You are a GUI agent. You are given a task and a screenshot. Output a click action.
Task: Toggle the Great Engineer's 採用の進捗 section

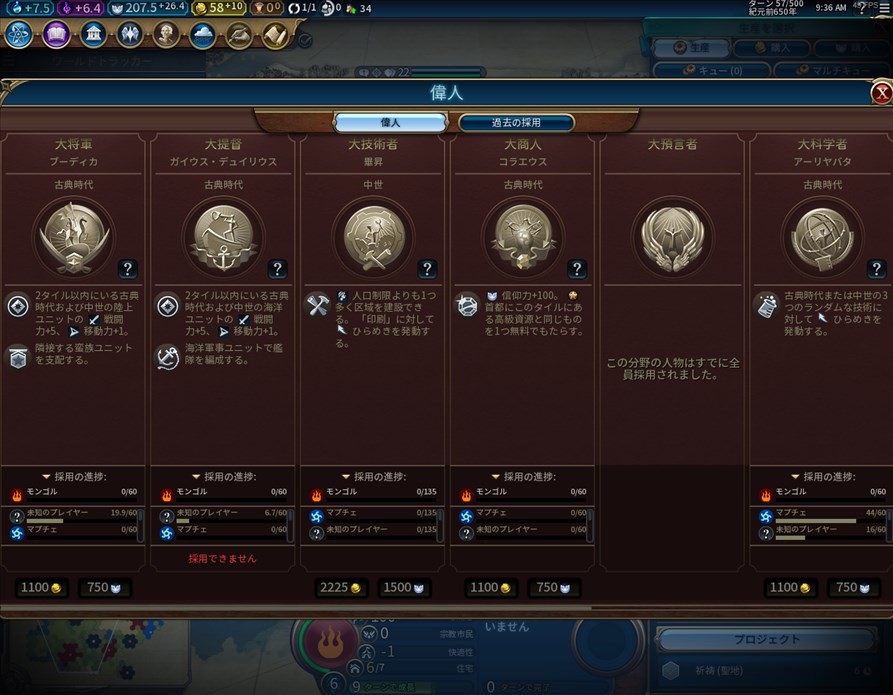(x=375, y=476)
